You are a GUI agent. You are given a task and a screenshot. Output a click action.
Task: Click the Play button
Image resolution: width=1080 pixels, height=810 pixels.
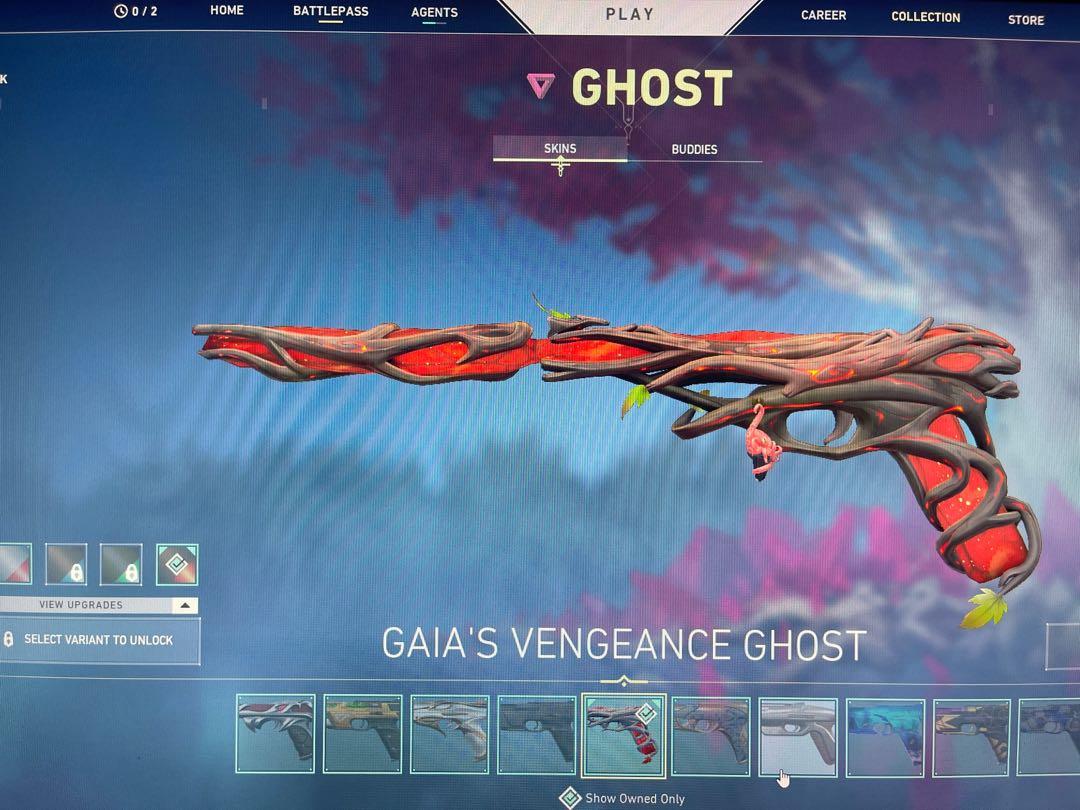630,14
